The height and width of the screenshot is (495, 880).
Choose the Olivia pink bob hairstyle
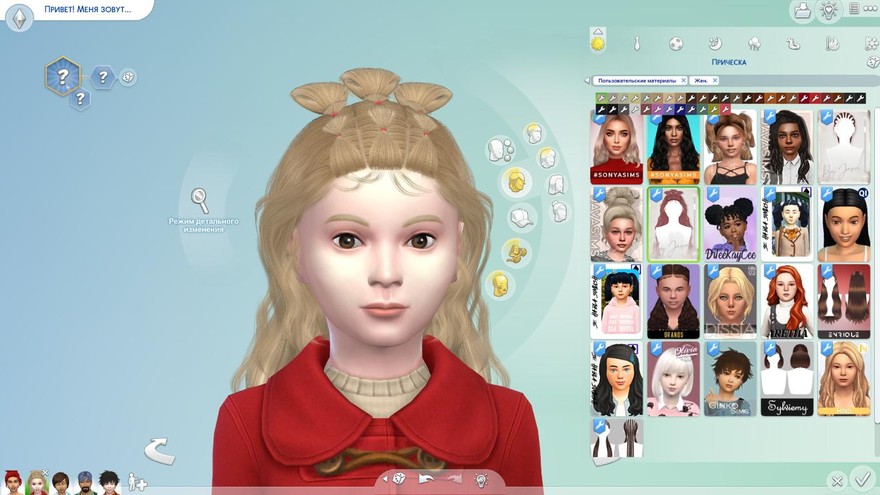(x=673, y=378)
